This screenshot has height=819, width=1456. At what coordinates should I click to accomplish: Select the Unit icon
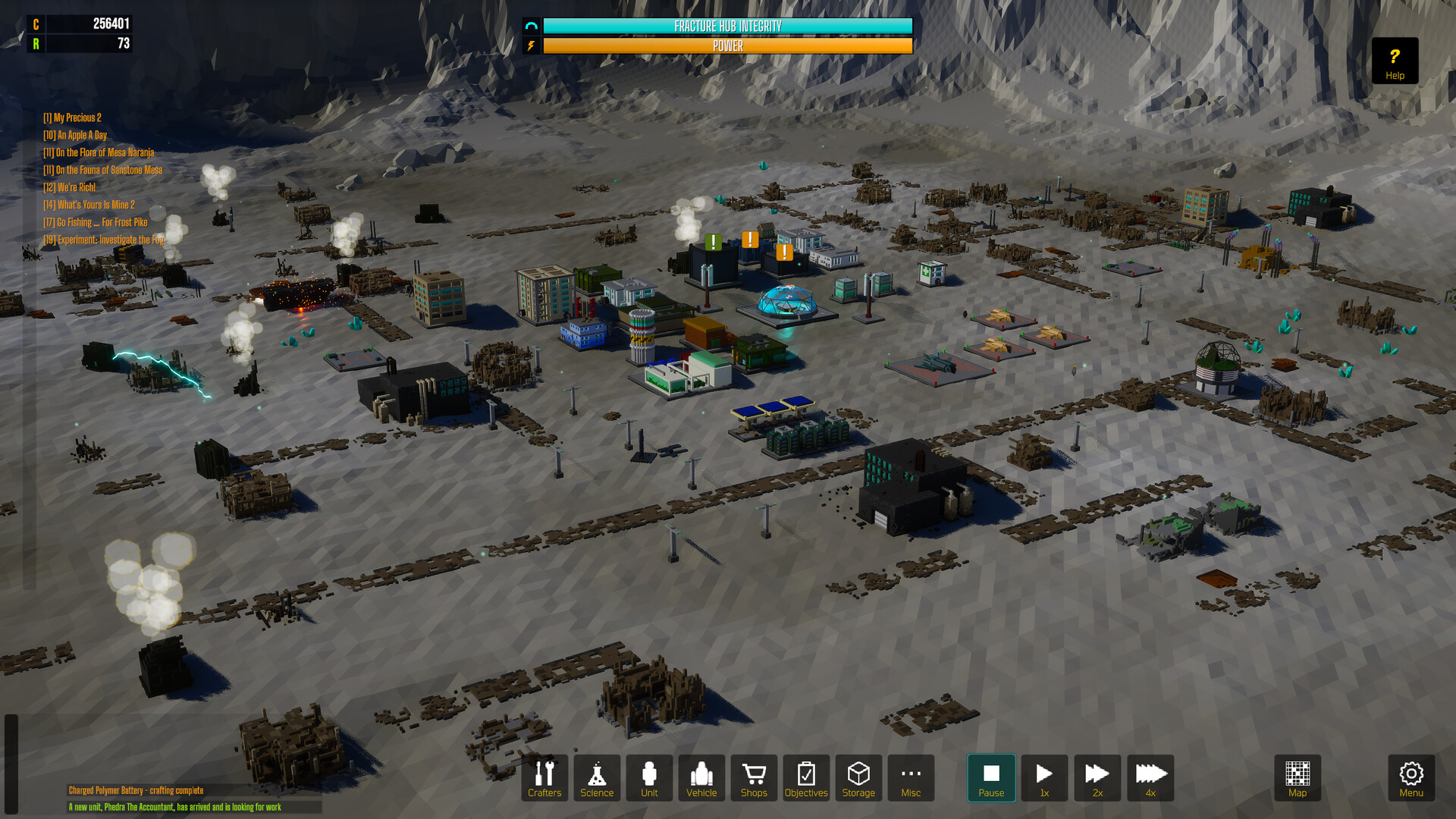point(649,778)
